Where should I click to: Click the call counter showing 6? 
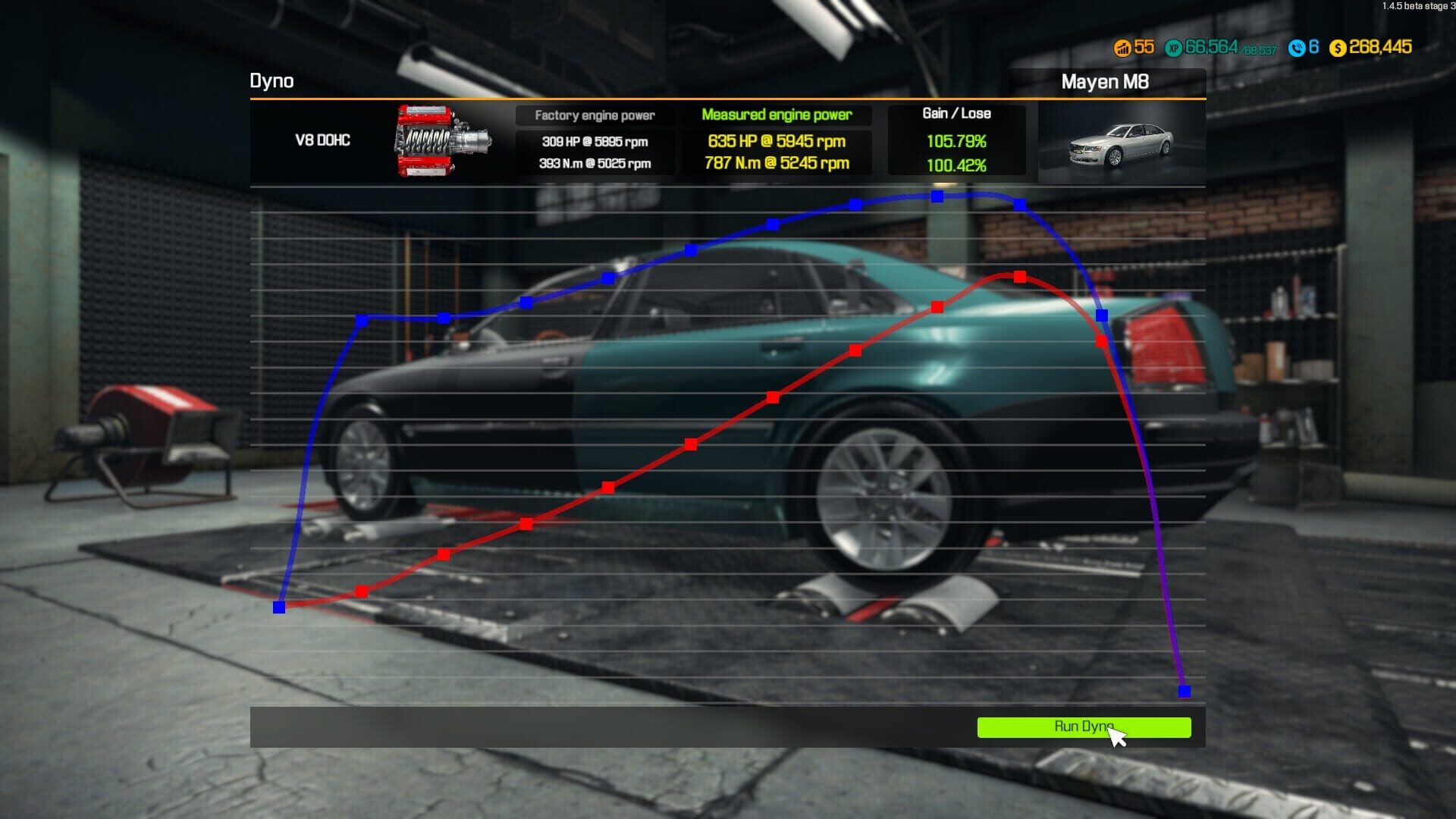[1313, 46]
